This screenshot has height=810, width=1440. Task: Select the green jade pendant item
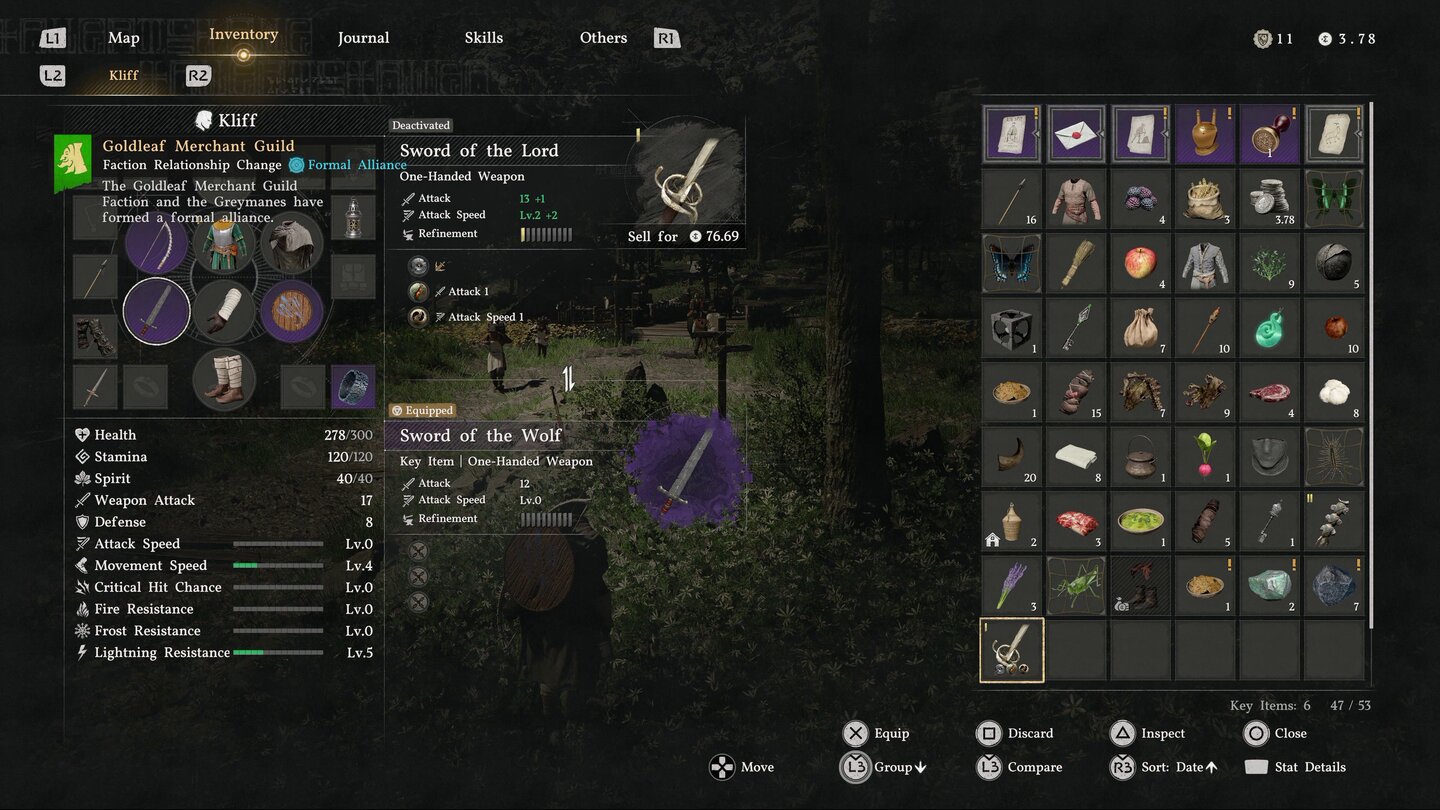tap(1270, 328)
